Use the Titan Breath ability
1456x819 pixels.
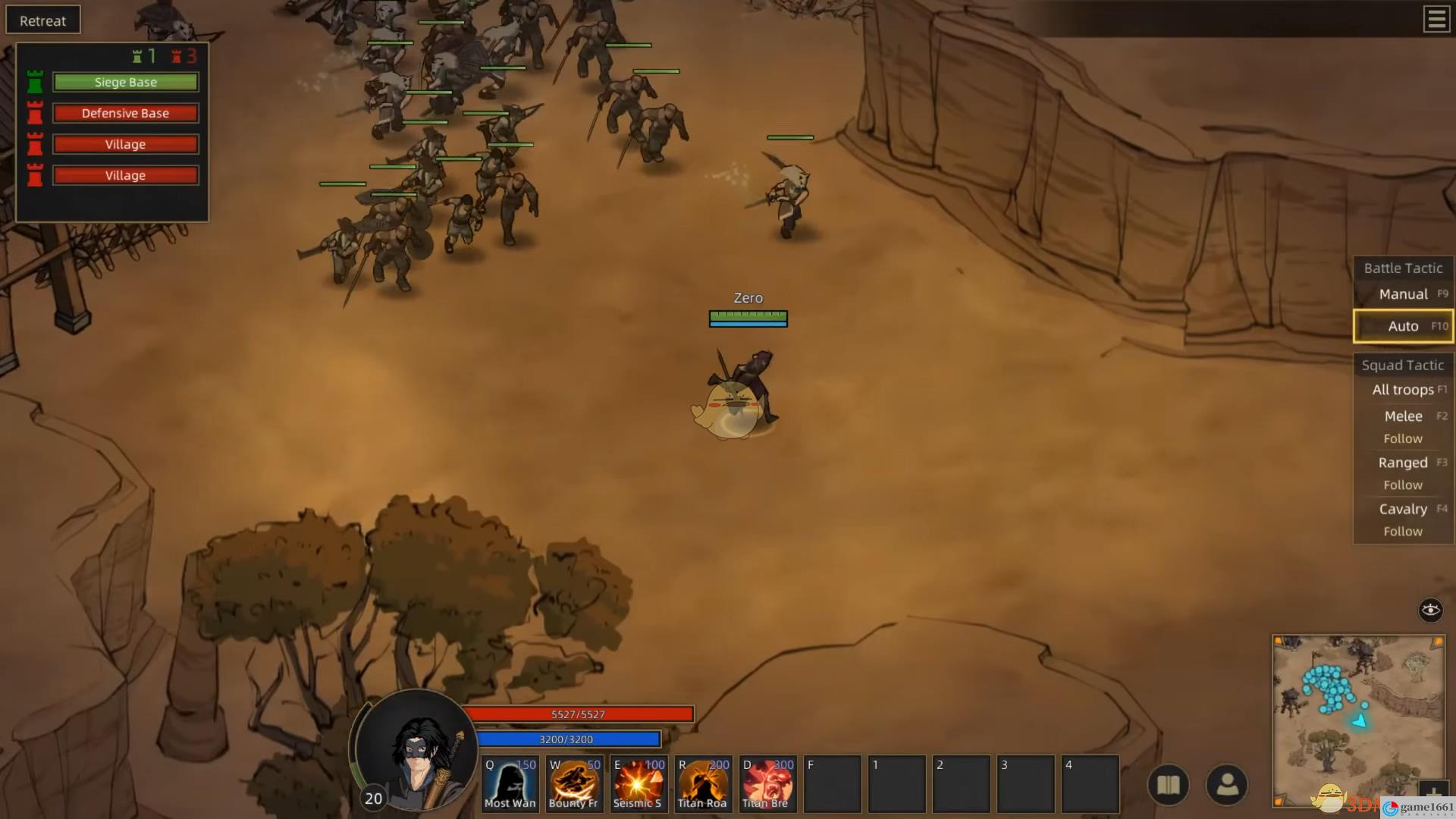pos(767,784)
